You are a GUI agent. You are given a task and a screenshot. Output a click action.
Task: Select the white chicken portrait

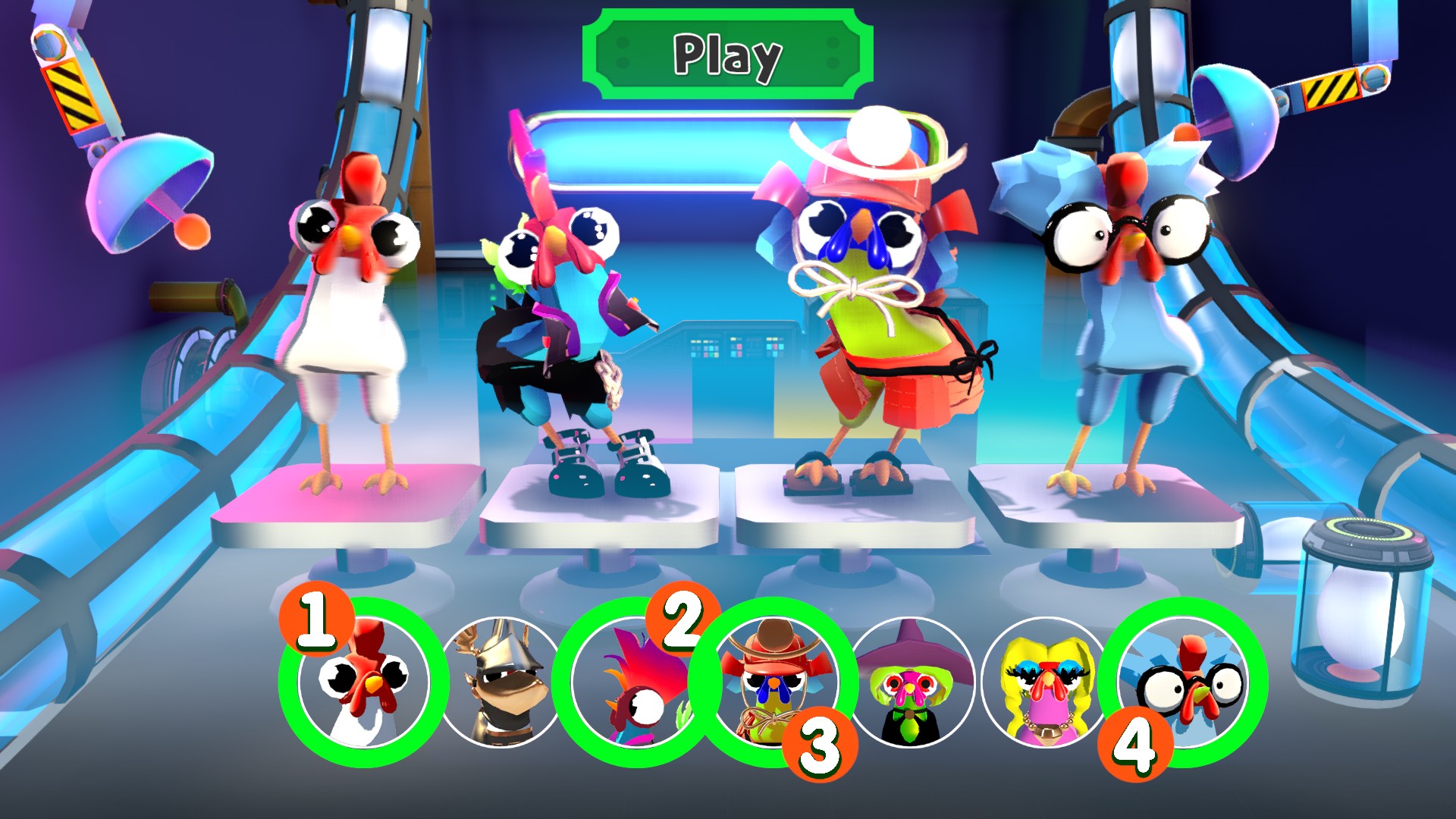(x=363, y=682)
